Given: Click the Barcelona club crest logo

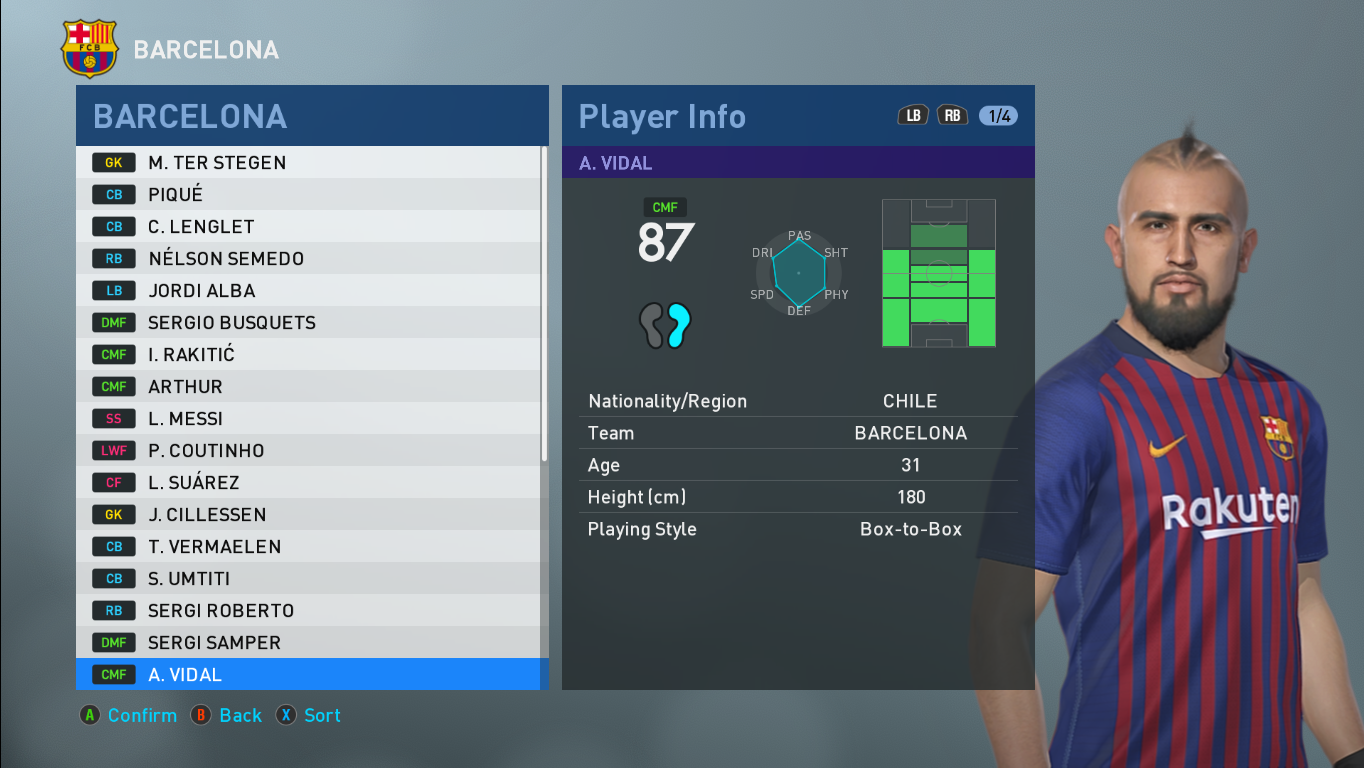Looking at the screenshot, I should pyautogui.click(x=89, y=46).
